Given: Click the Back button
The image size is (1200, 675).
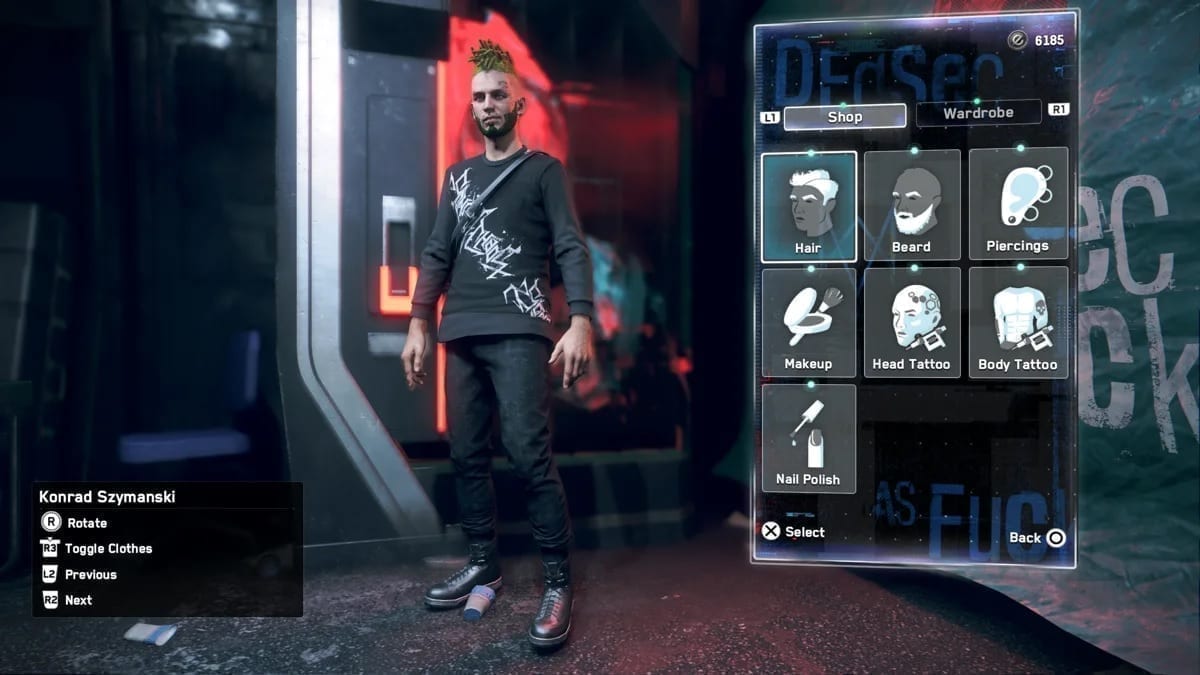Looking at the screenshot, I should click(x=1037, y=538).
